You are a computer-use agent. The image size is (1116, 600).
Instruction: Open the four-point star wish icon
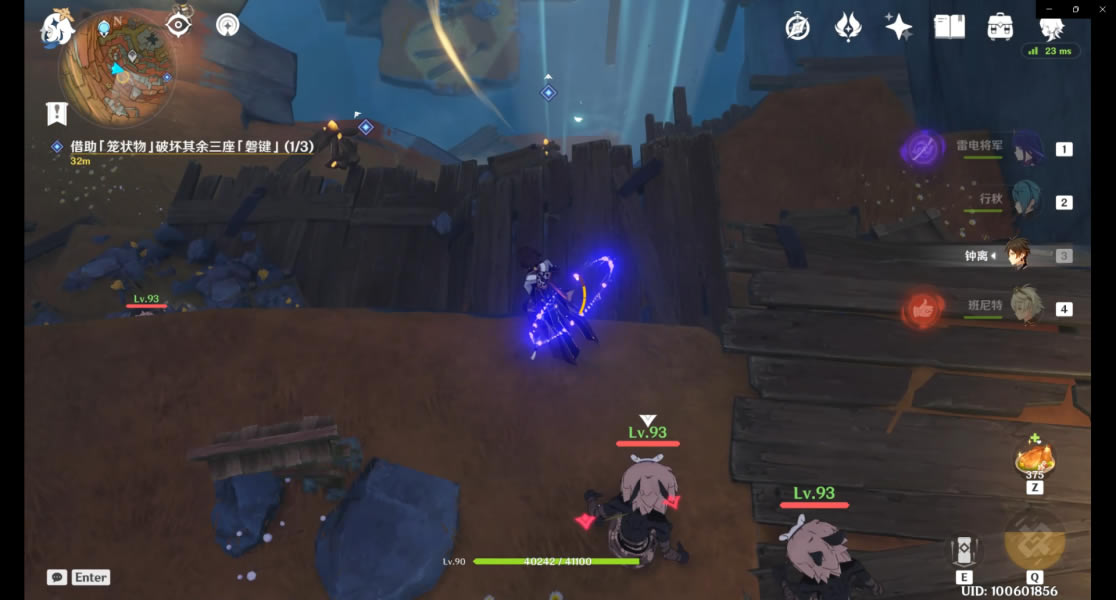coord(898,27)
